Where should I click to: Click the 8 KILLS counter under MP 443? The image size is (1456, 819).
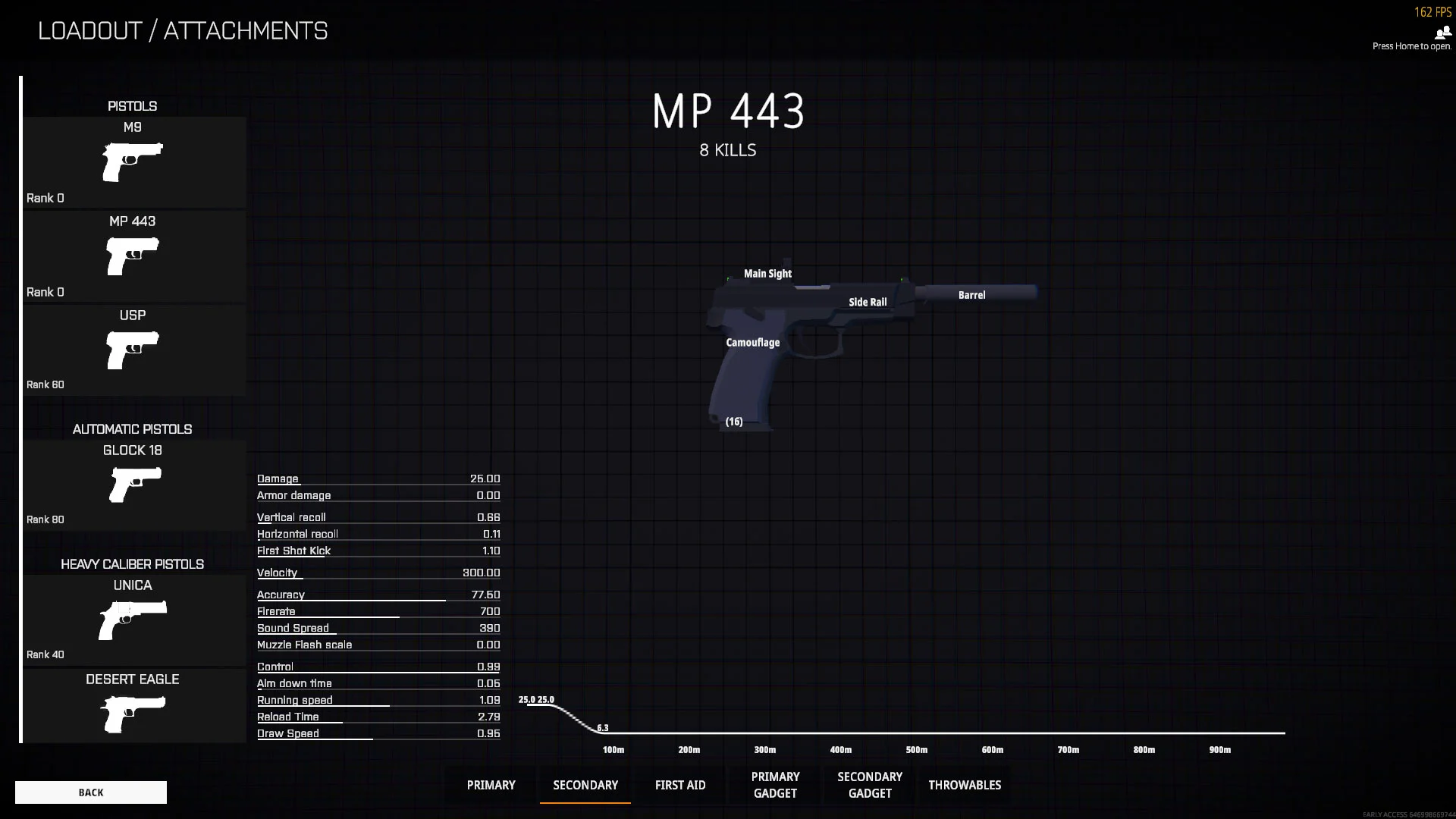[x=727, y=150]
